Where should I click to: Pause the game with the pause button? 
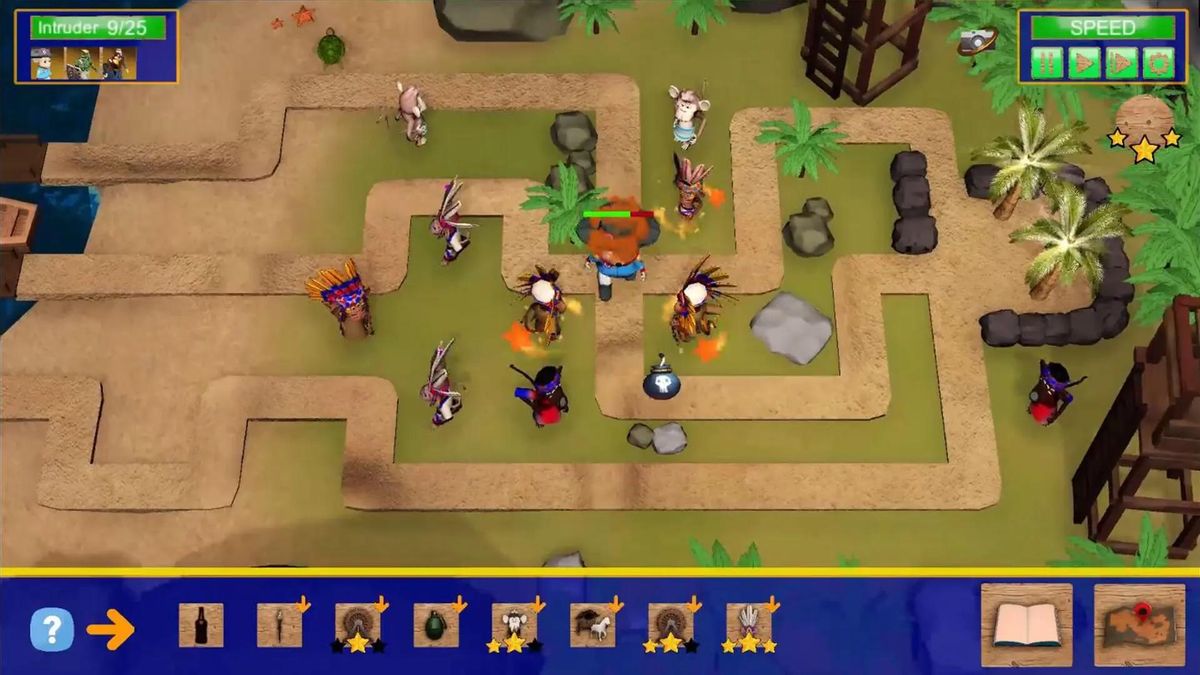1047,62
